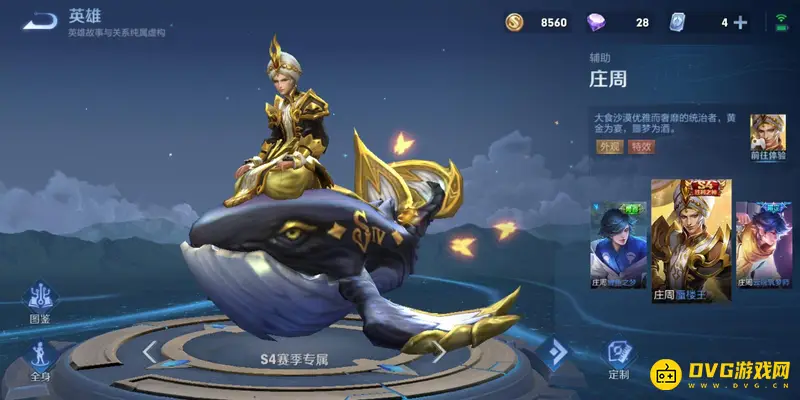800x400 pixels.
Task: Add more cards with the plus button
Action: pos(740,22)
